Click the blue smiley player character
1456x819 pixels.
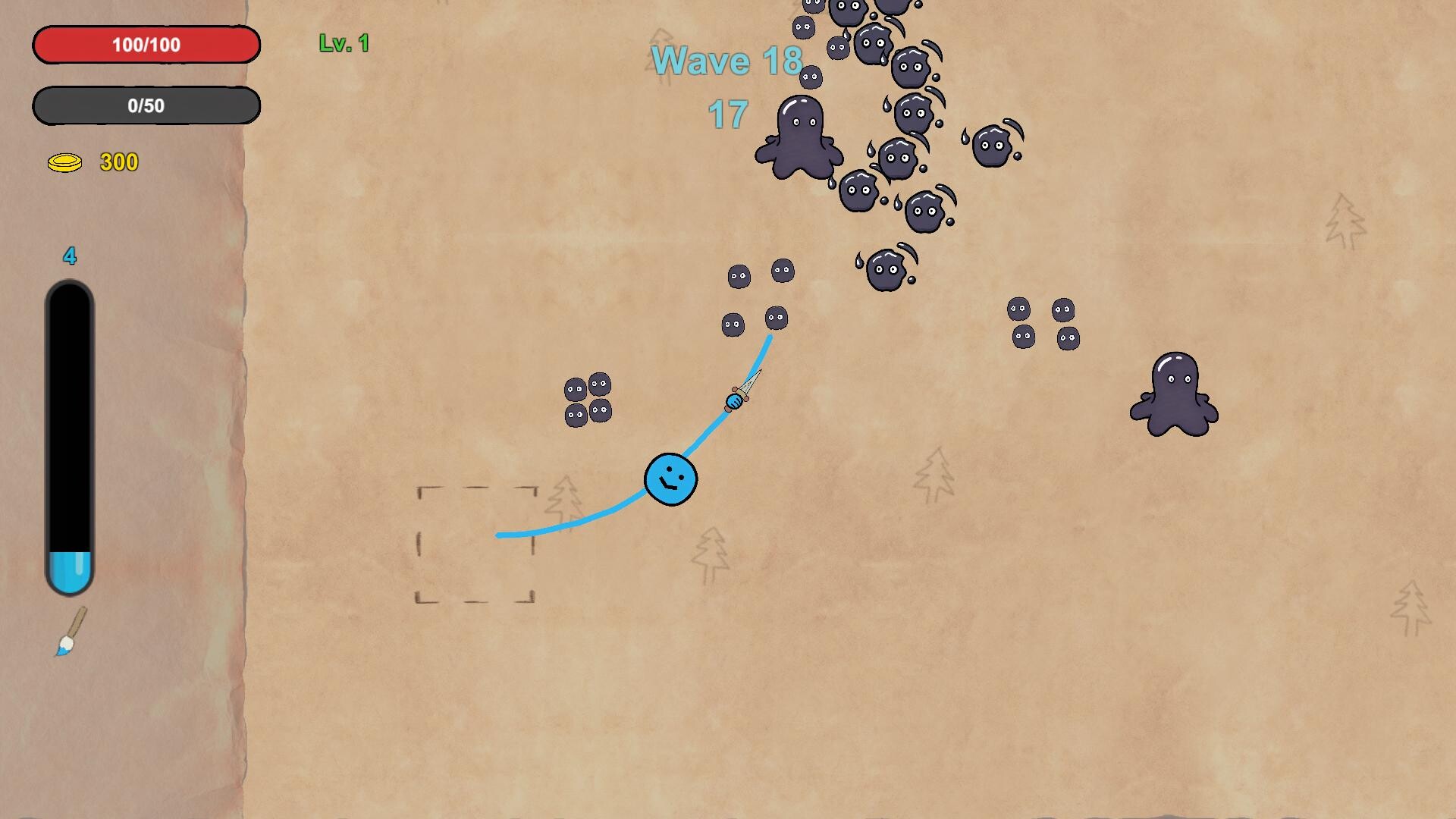(670, 479)
